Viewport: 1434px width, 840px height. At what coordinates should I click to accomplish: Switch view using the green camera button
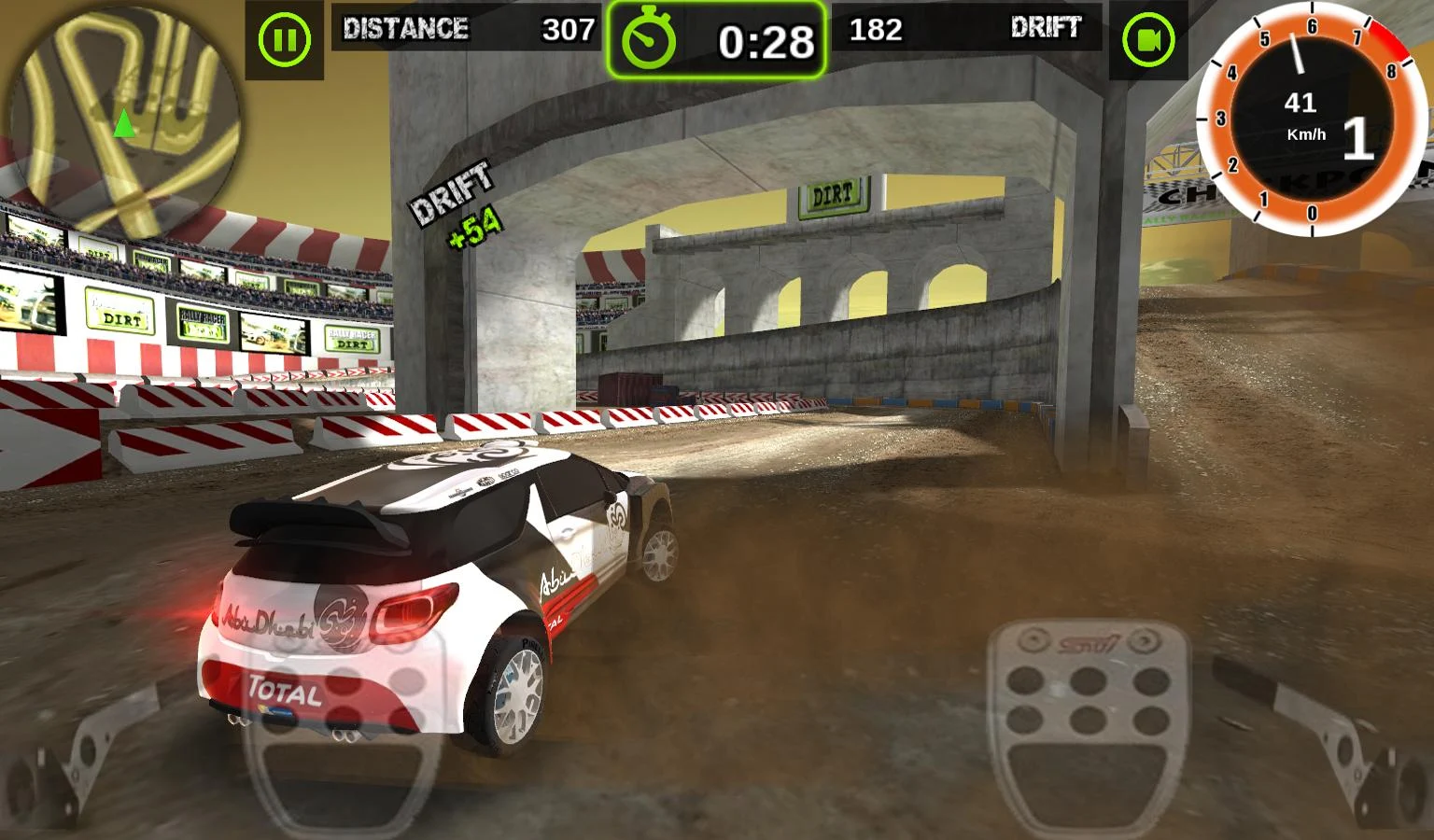pyautogui.click(x=1147, y=40)
